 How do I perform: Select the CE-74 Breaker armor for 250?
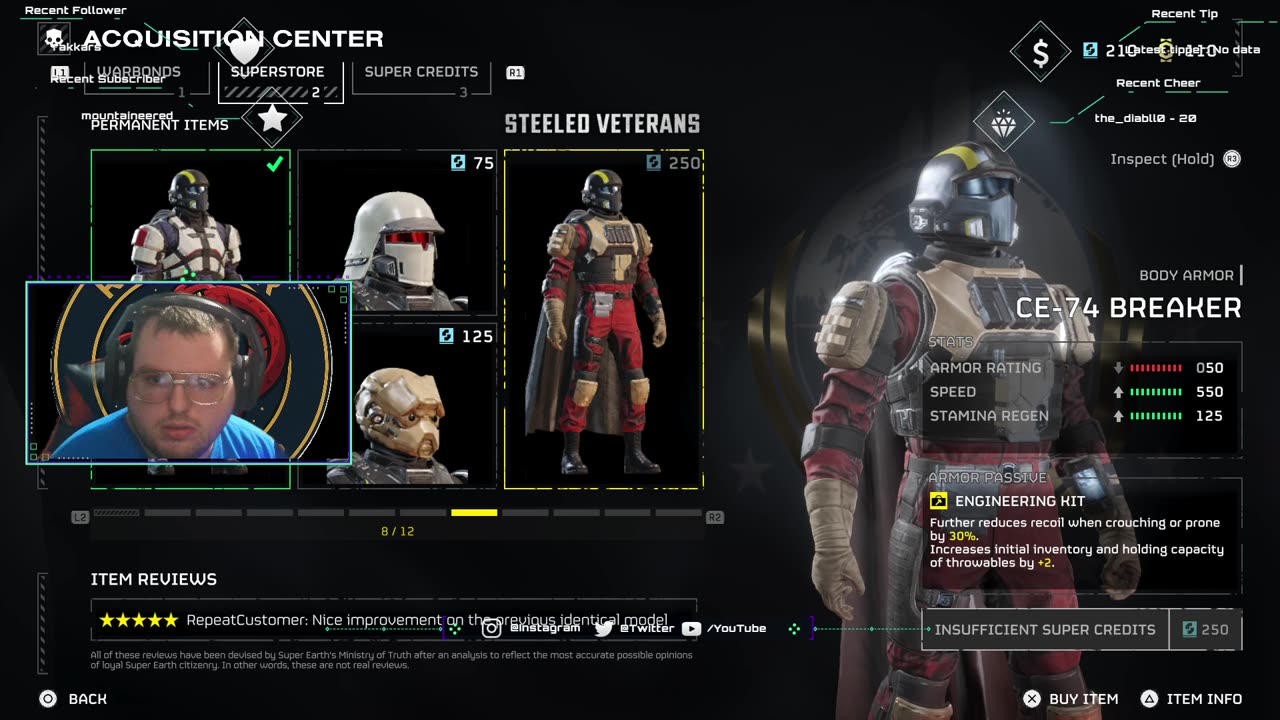pos(603,320)
